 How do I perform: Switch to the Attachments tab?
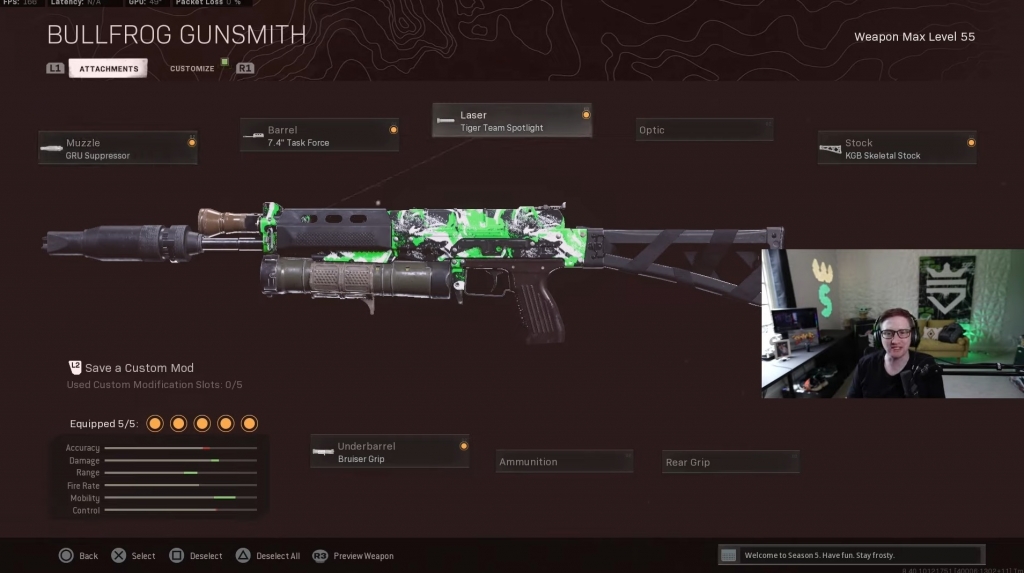point(109,69)
